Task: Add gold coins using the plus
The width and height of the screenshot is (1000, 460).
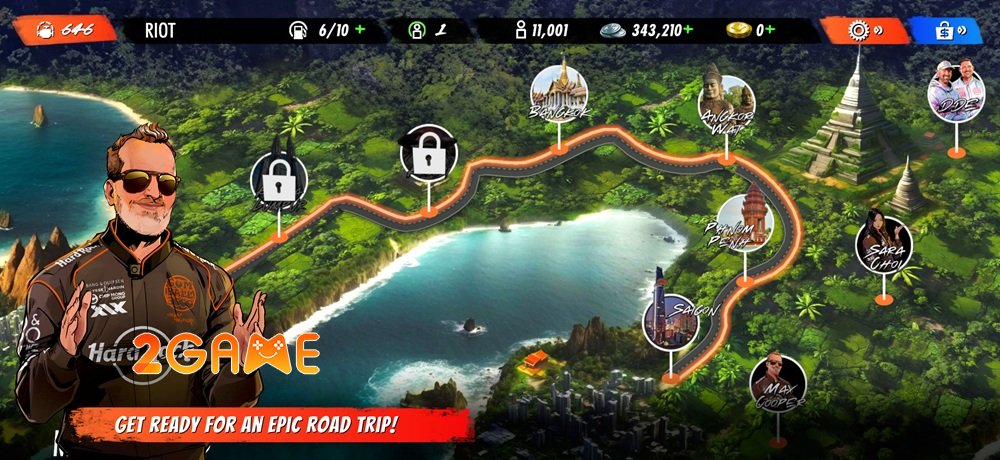Action: [772, 30]
